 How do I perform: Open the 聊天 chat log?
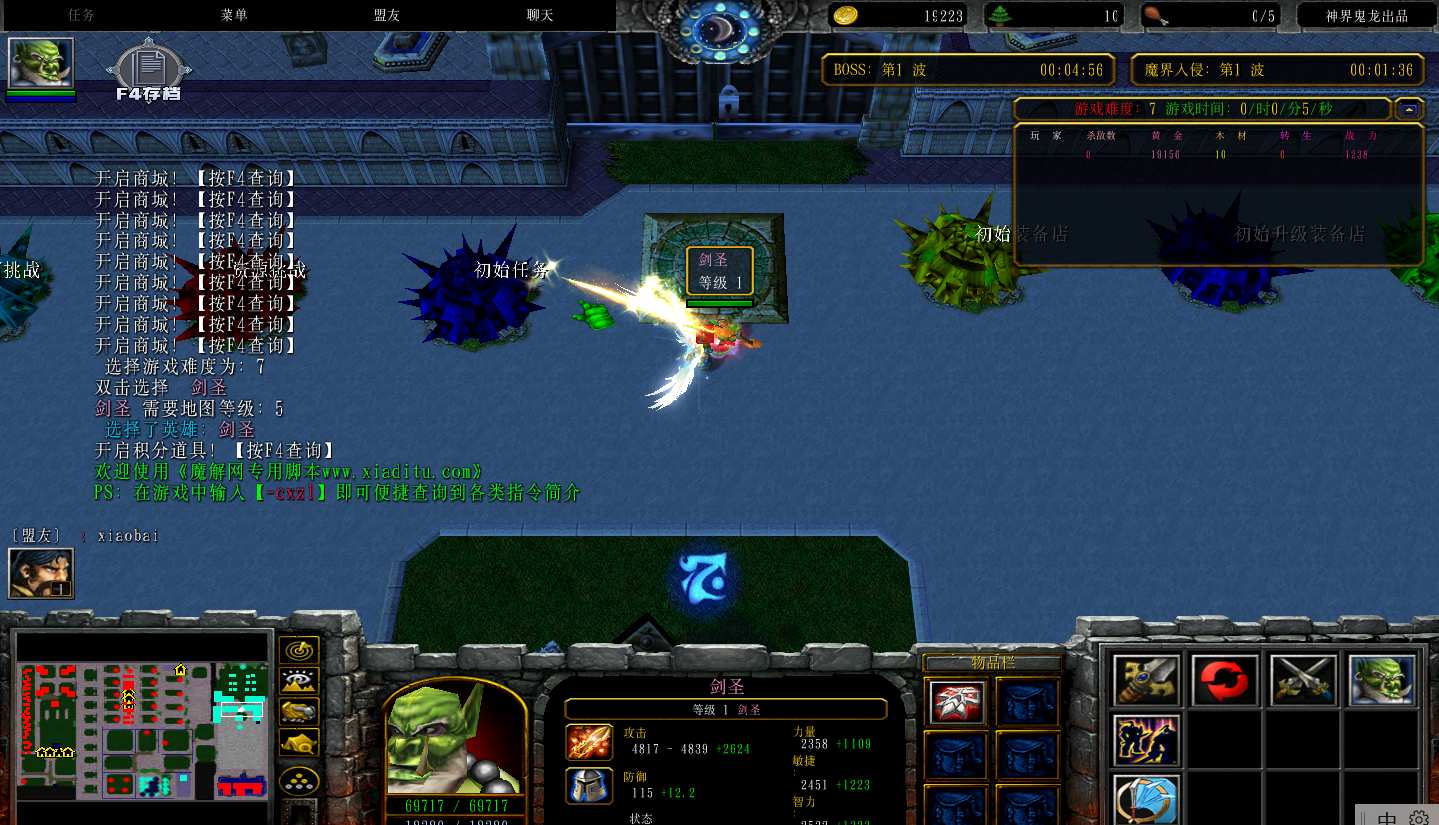click(540, 15)
